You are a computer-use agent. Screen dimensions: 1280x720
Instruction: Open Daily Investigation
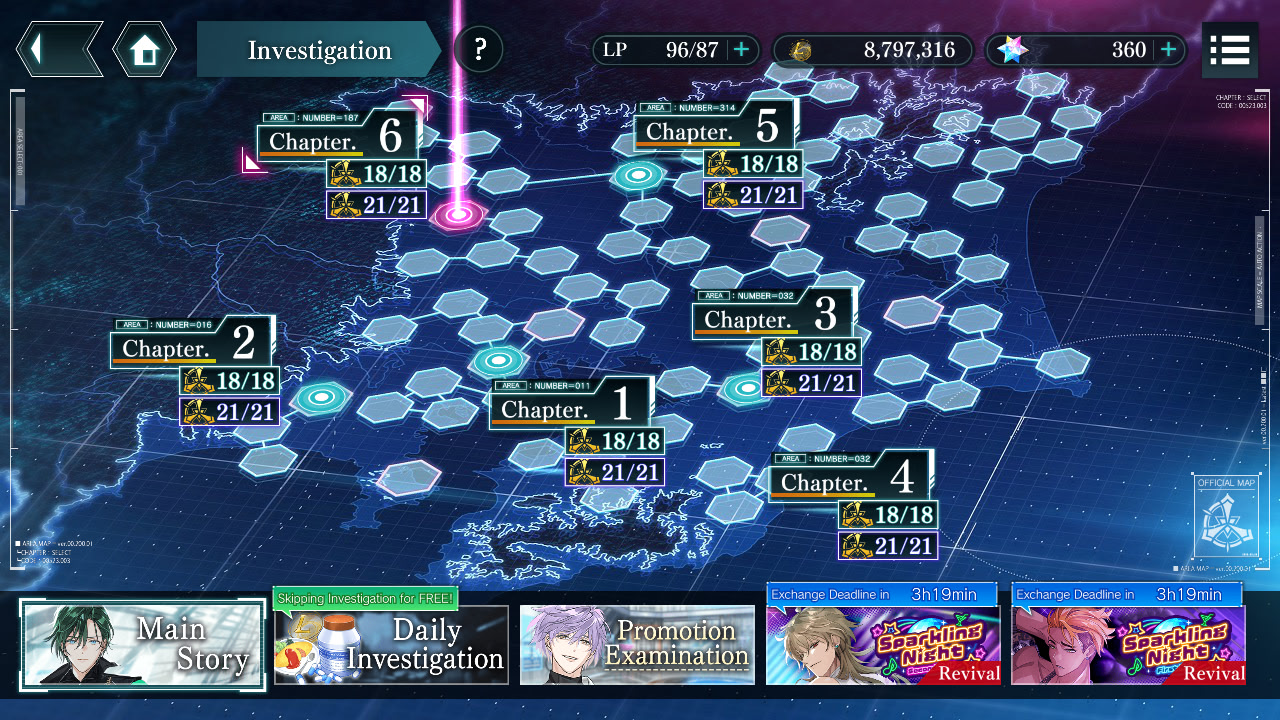tap(391, 645)
